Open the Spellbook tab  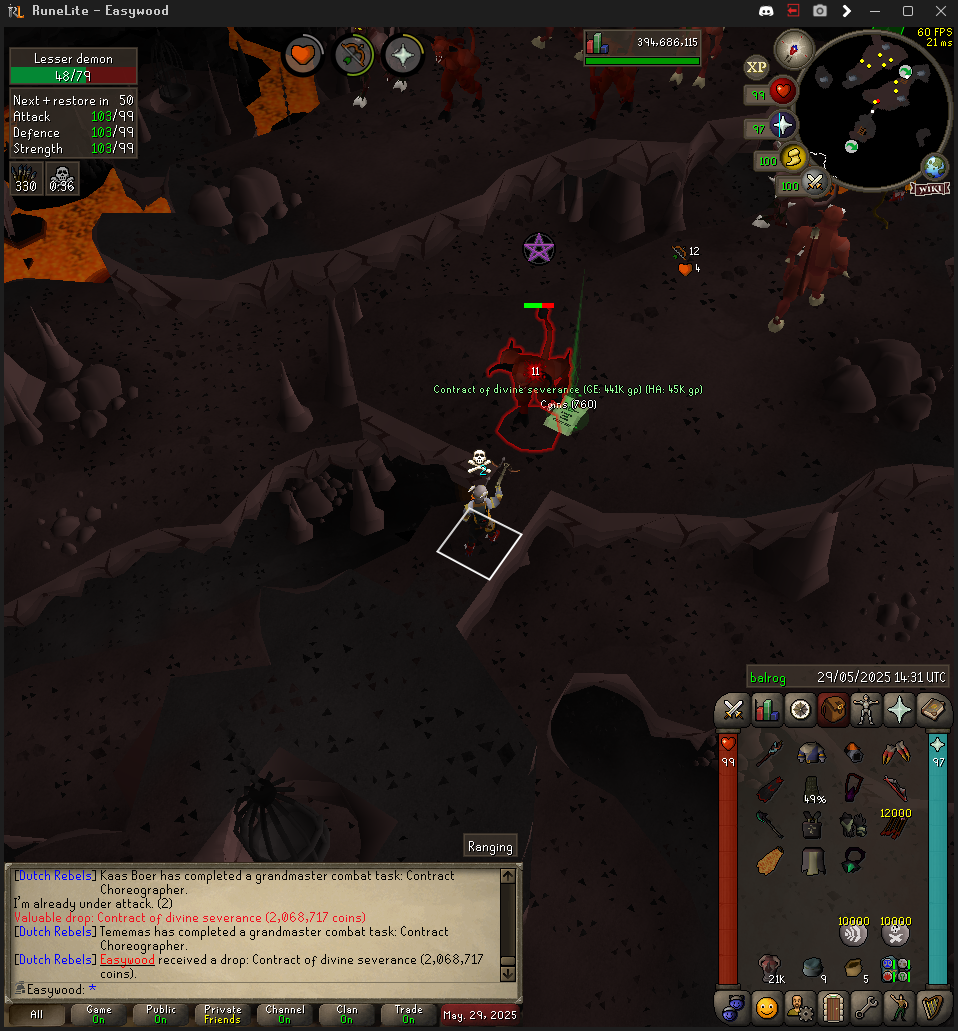pos(933,710)
